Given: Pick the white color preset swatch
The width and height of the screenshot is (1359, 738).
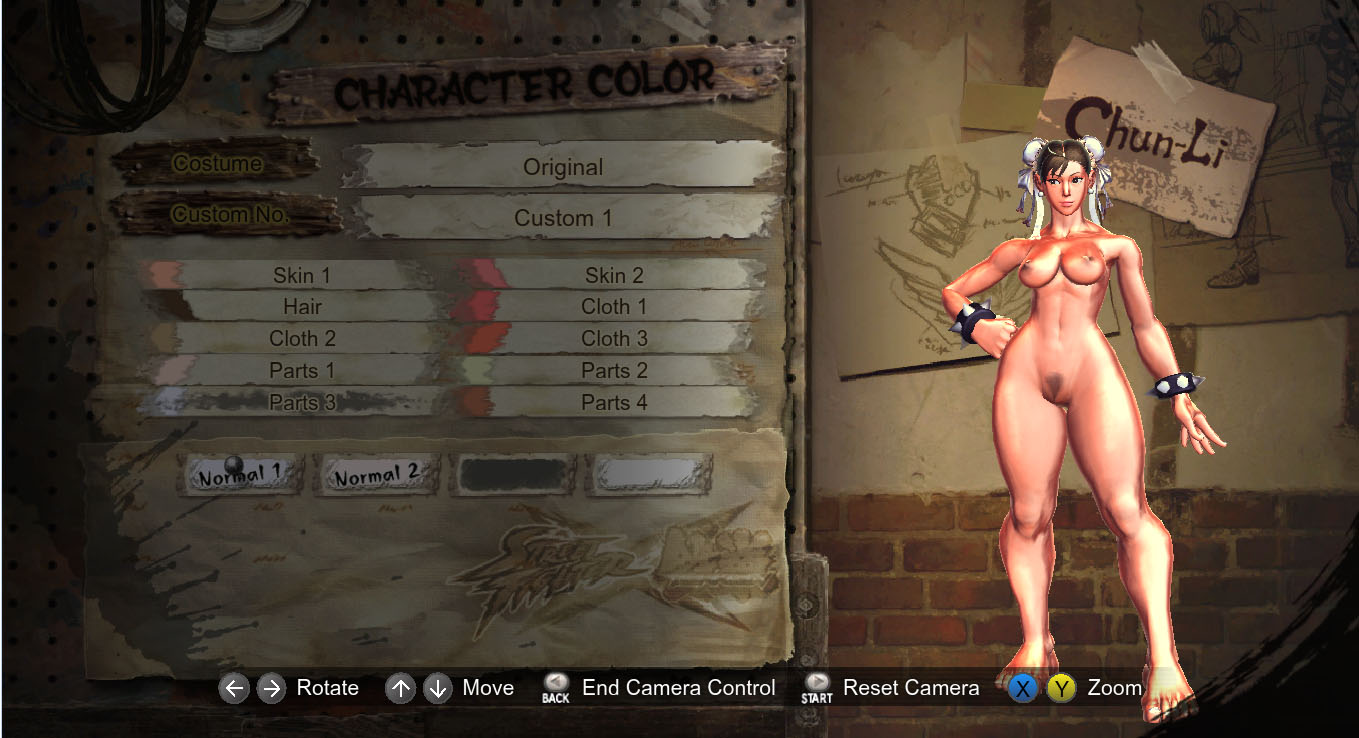Looking at the screenshot, I should pyautogui.click(x=650, y=475).
